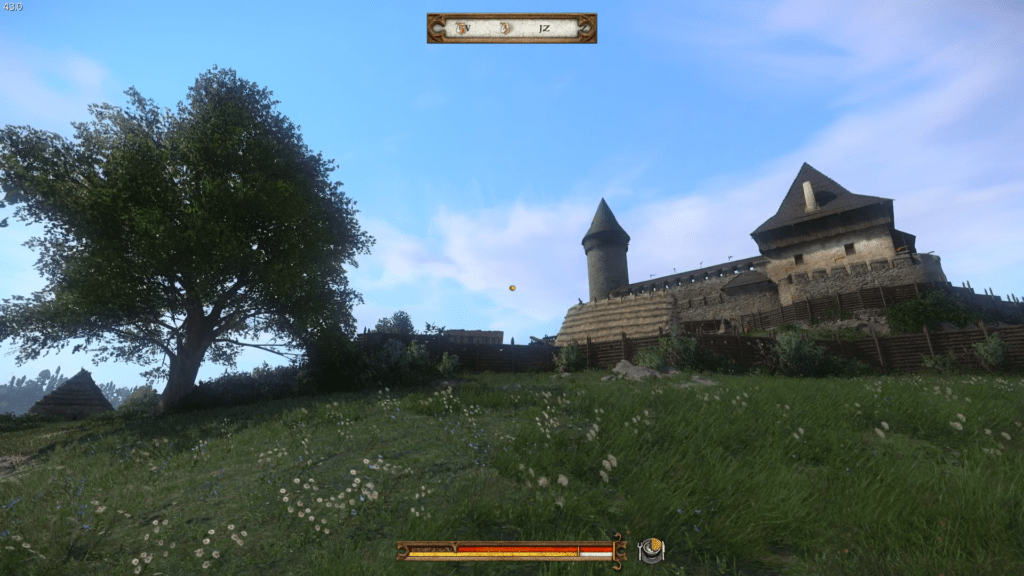Click the compass bar at the top
This screenshot has width=1024, height=576.
point(511,28)
